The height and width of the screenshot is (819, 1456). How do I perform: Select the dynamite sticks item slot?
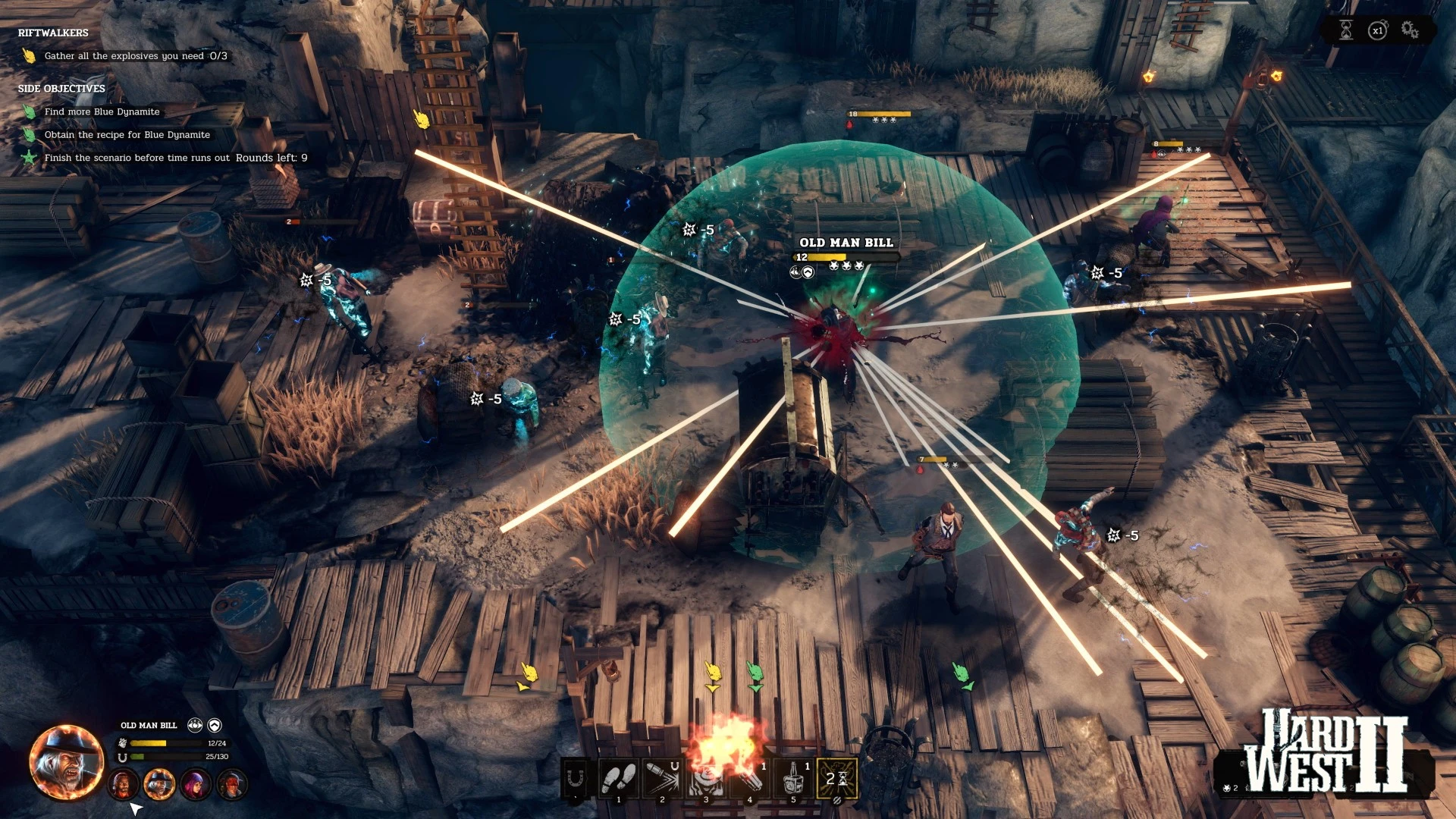tap(750, 778)
